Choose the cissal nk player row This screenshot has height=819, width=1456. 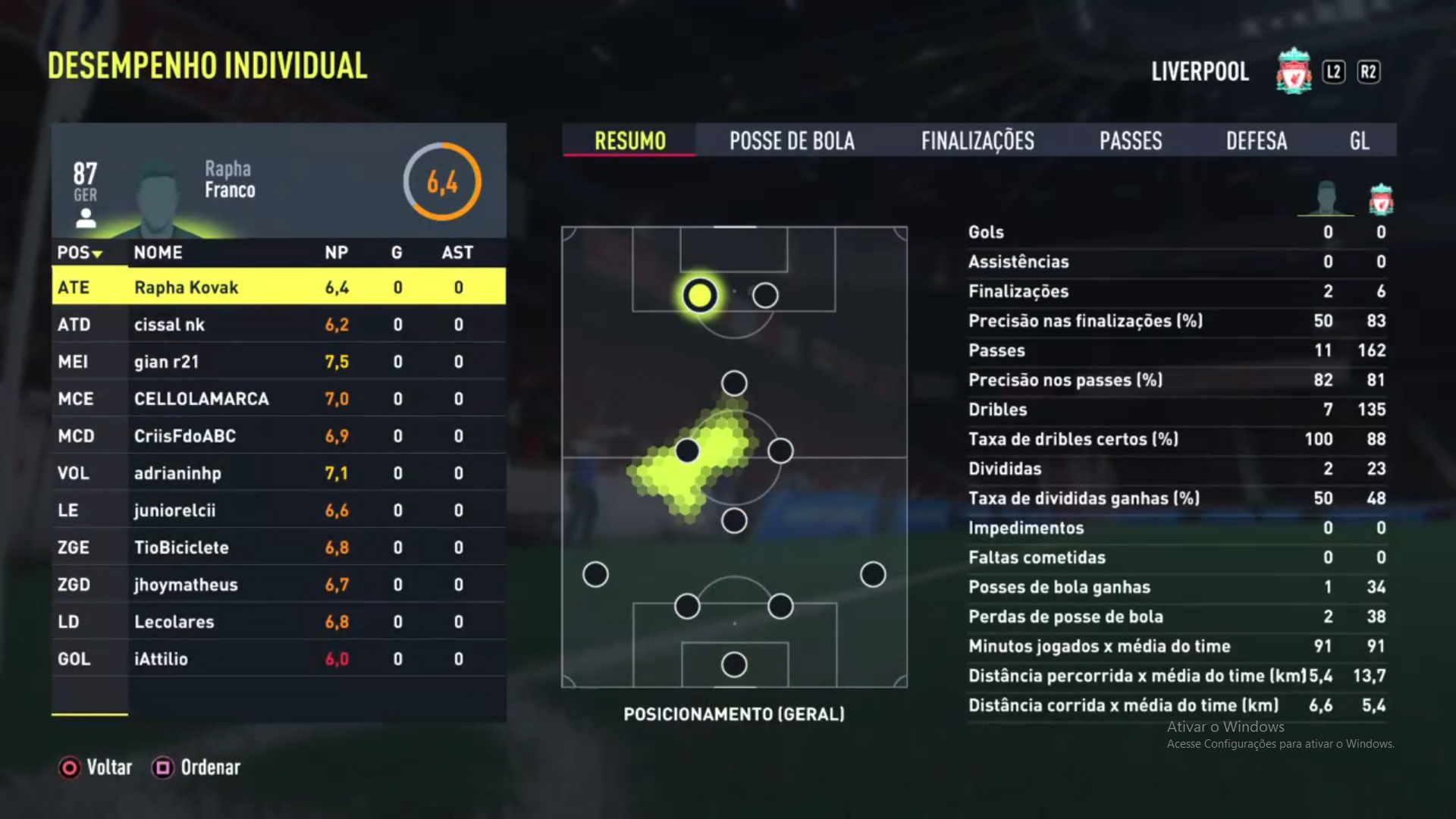278,325
